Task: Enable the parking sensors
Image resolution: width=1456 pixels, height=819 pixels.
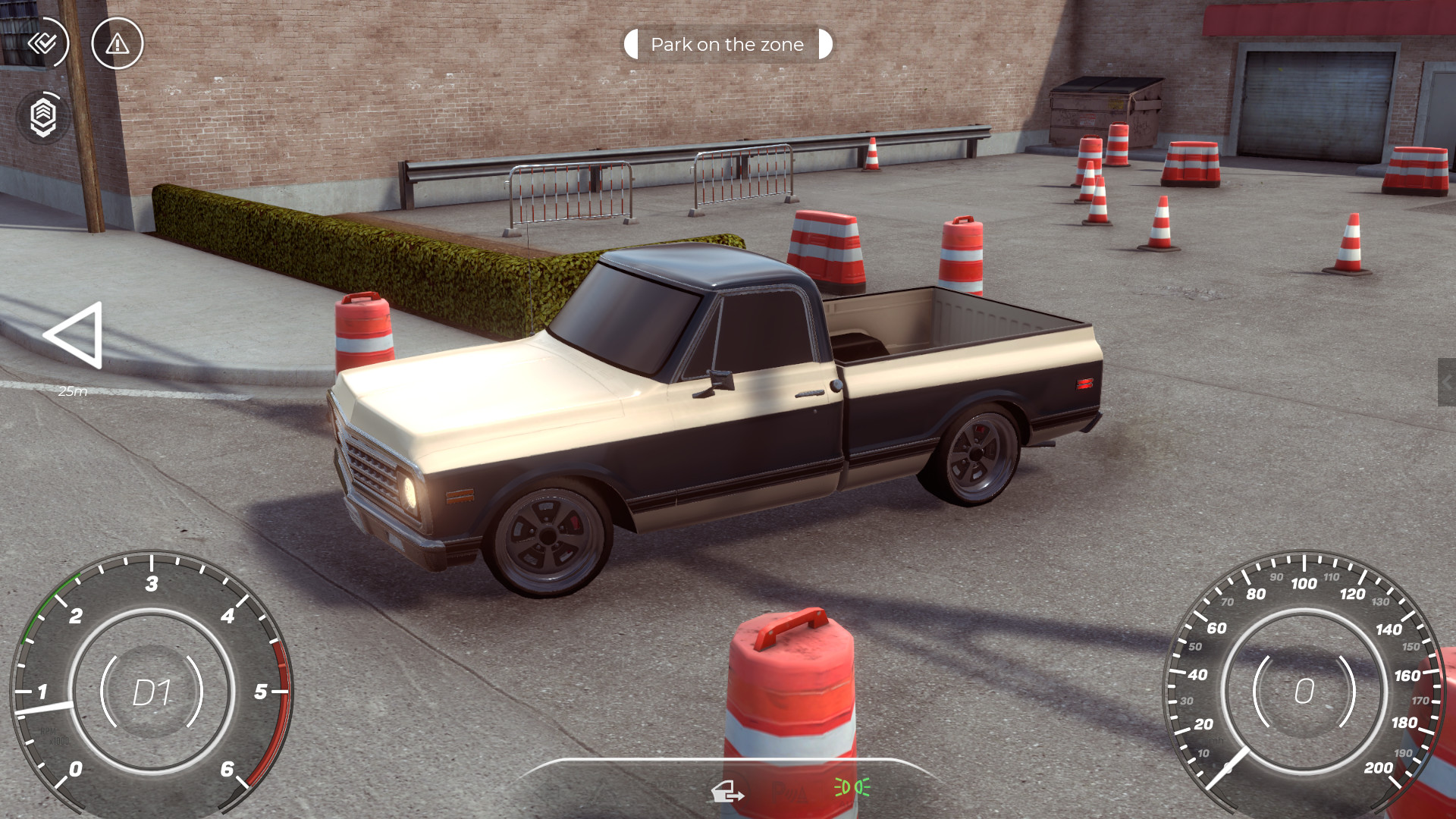Action: [790, 792]
